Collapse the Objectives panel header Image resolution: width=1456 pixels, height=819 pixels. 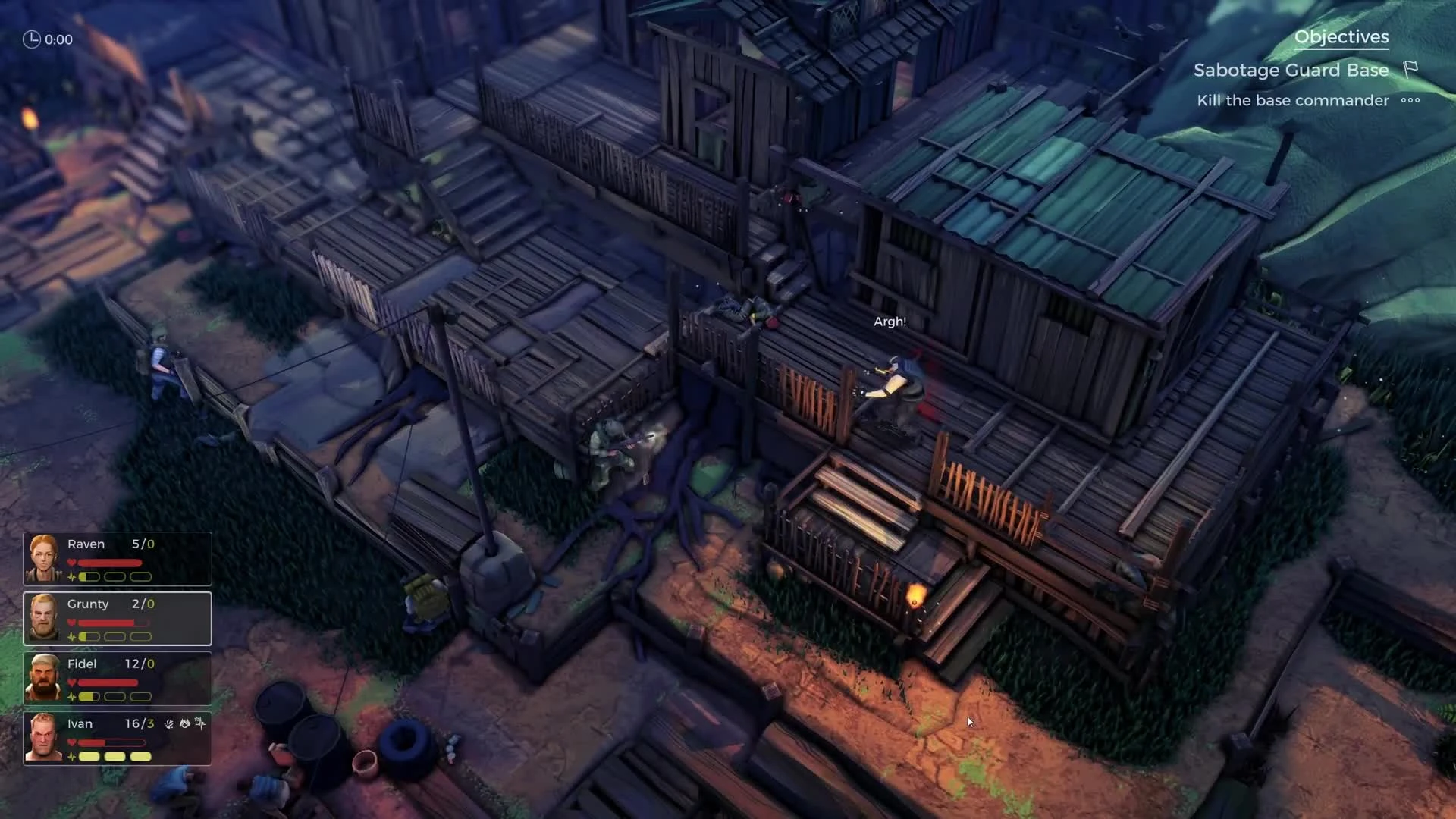tap(1342, 36)
